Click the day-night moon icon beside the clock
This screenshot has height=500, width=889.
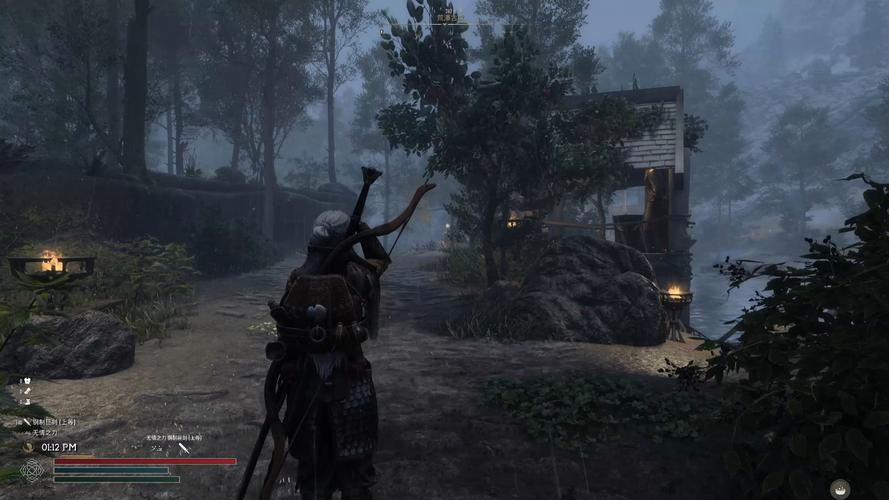click(28, 448)
